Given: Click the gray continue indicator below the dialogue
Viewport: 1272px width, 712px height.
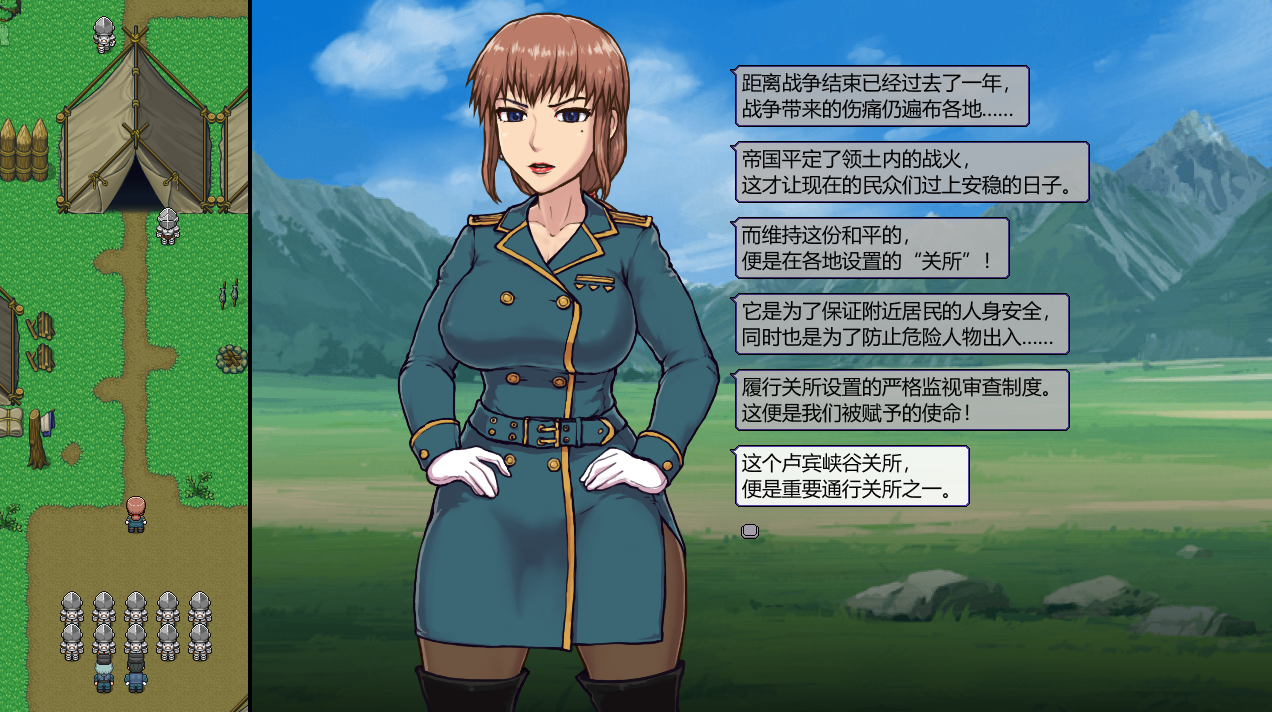Looking at the screenshot, I should [750, 531].
